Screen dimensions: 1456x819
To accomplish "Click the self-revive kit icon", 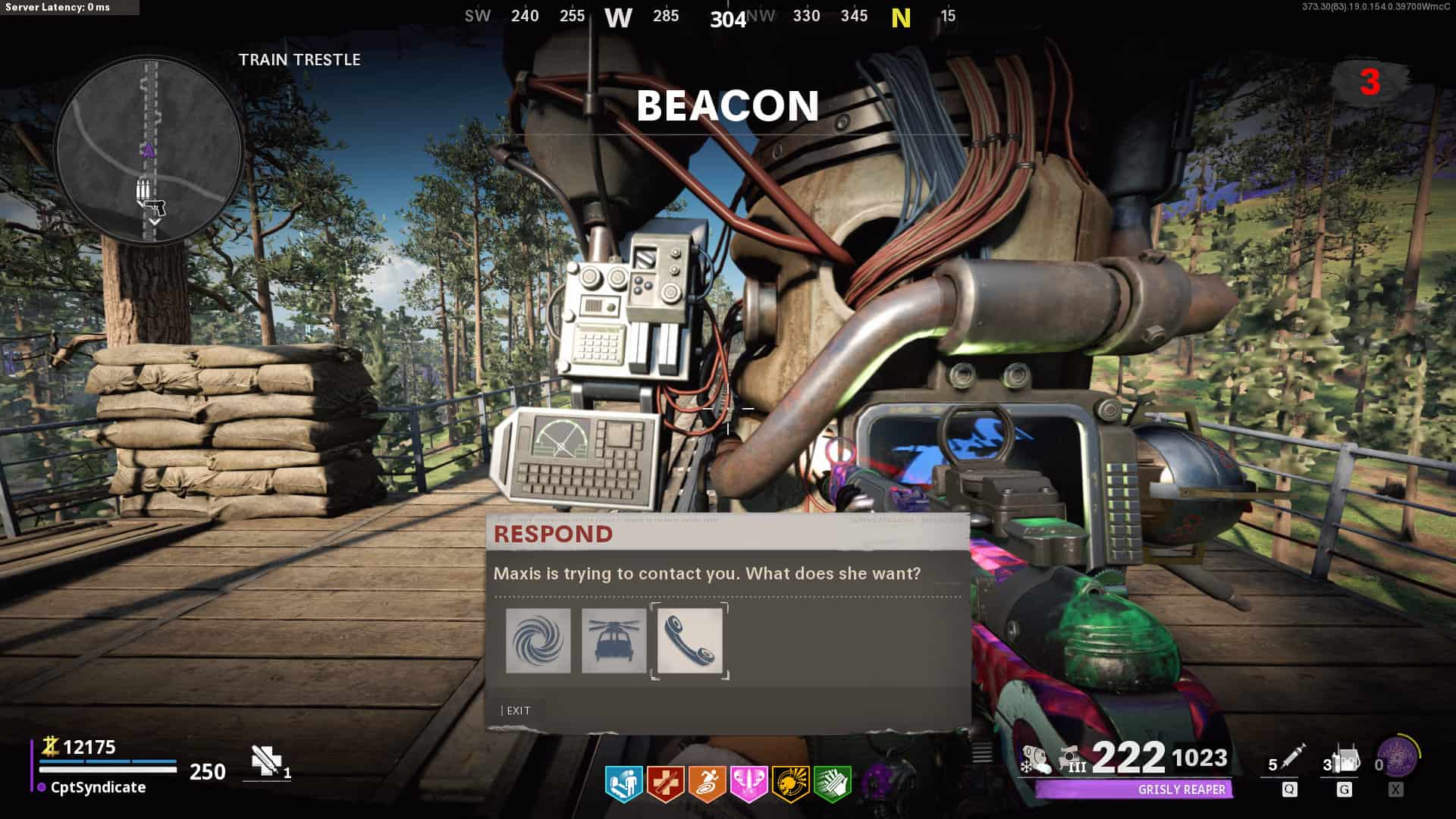I will click(265, 761).
